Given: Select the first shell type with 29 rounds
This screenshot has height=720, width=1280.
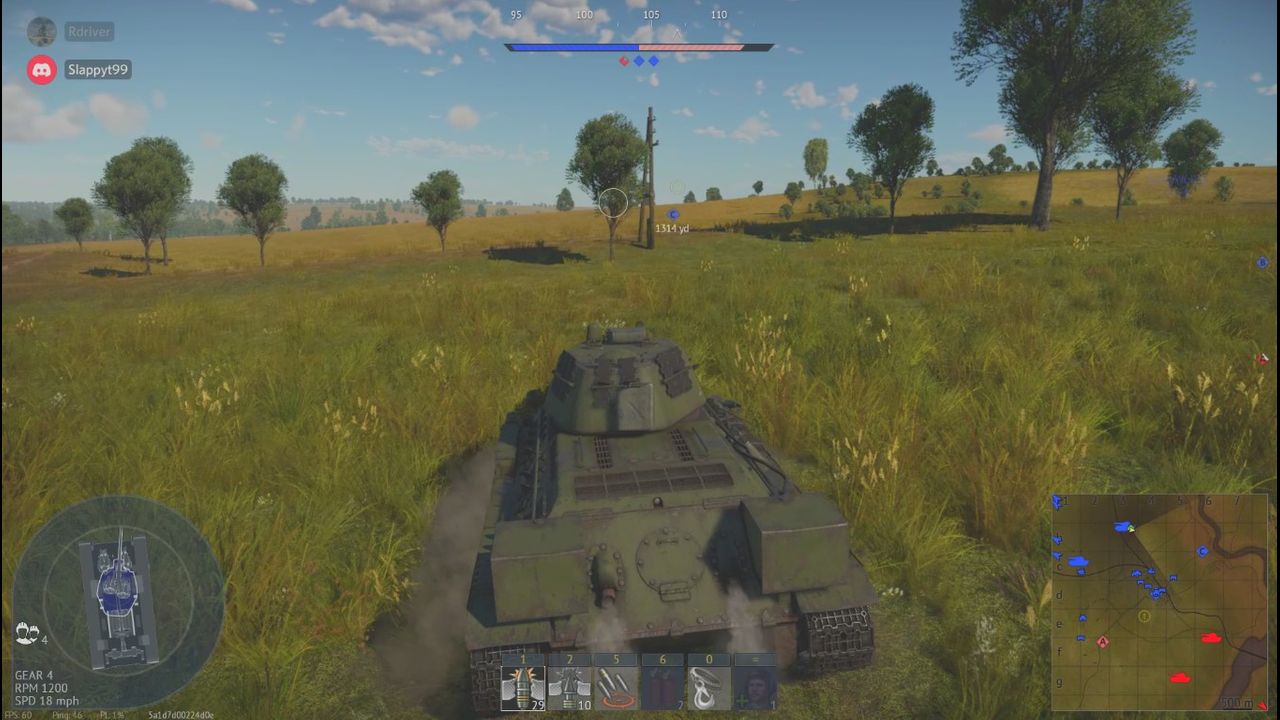Looking at the screenshot, I should (x=522, y=688).
